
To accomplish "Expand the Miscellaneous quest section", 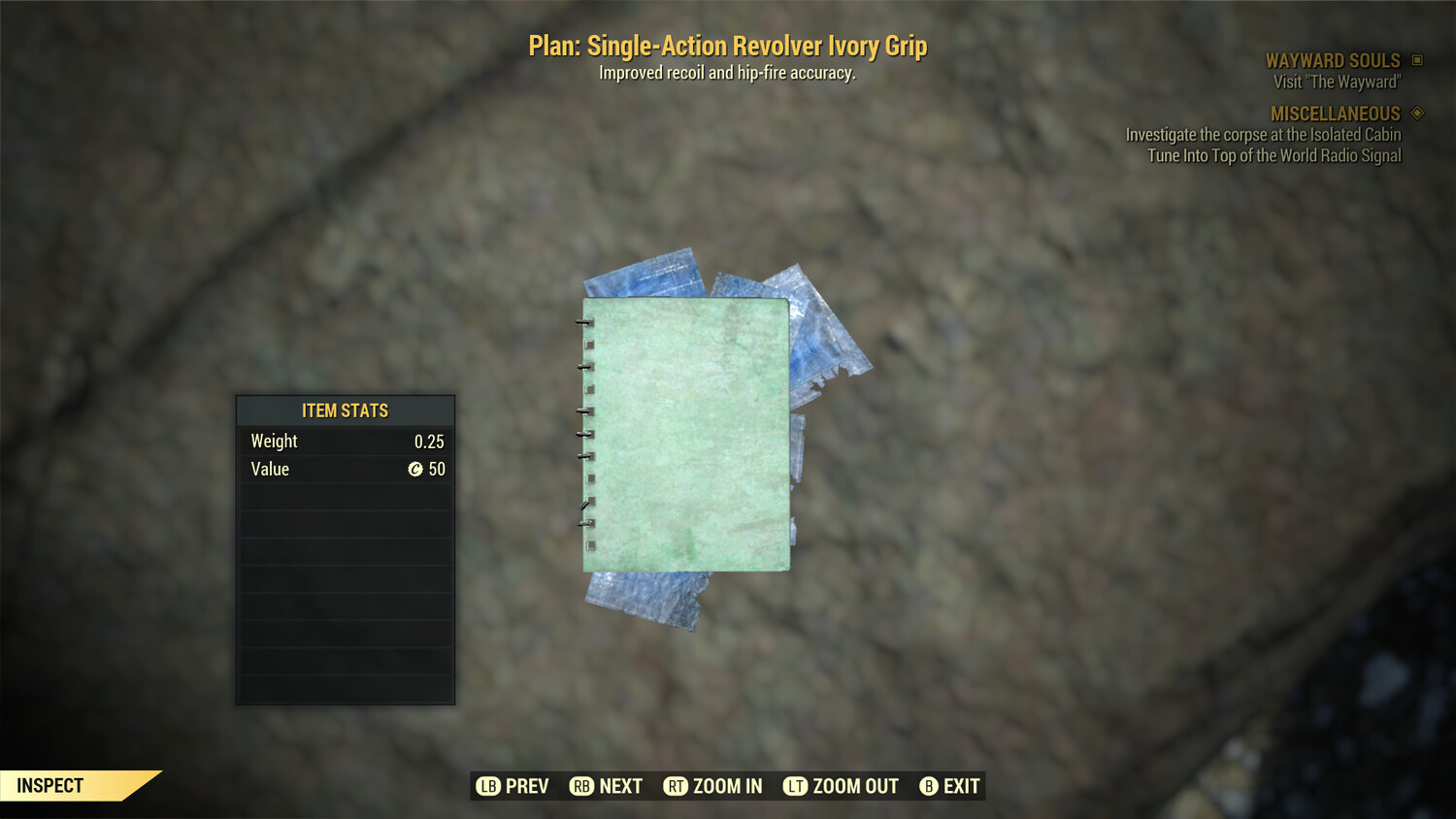I will click(1335, 113).
